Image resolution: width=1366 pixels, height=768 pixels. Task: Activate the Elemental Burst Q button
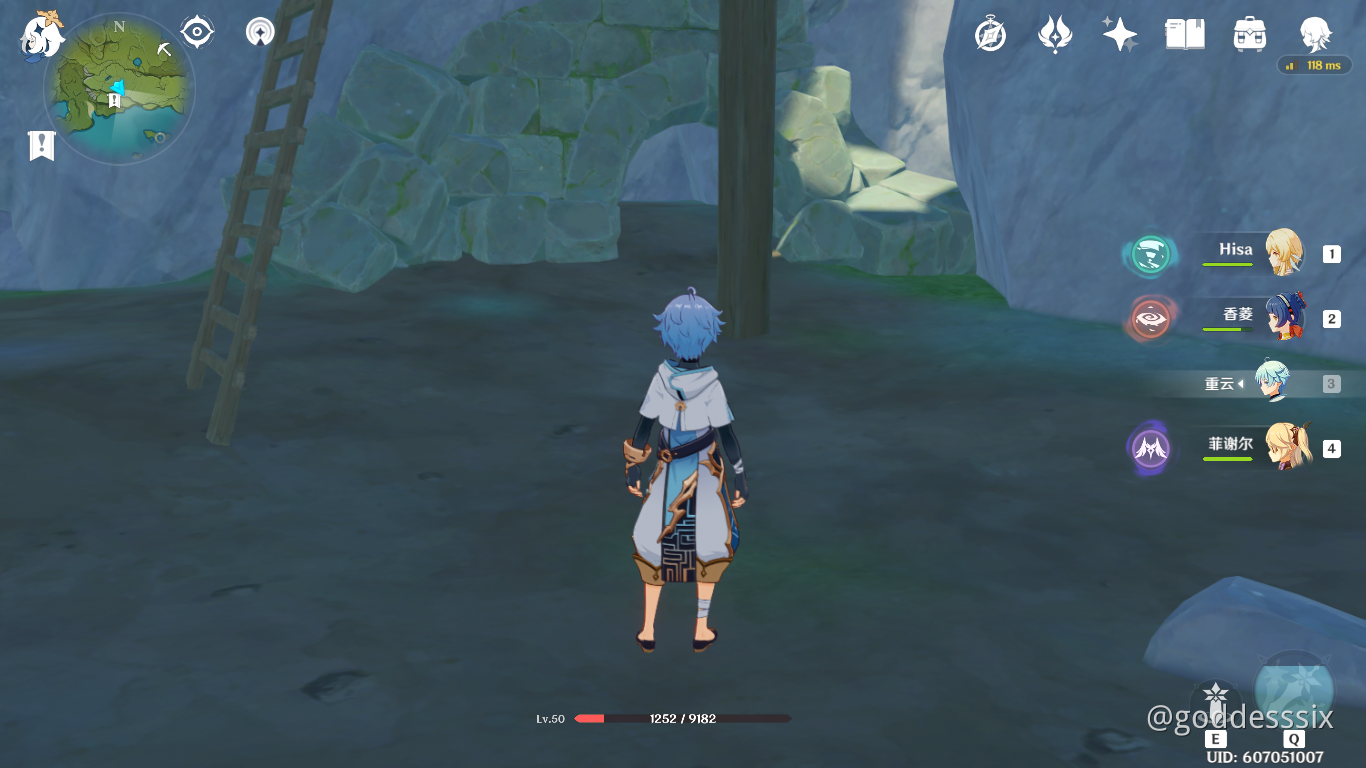click(x=1295, y=690)
